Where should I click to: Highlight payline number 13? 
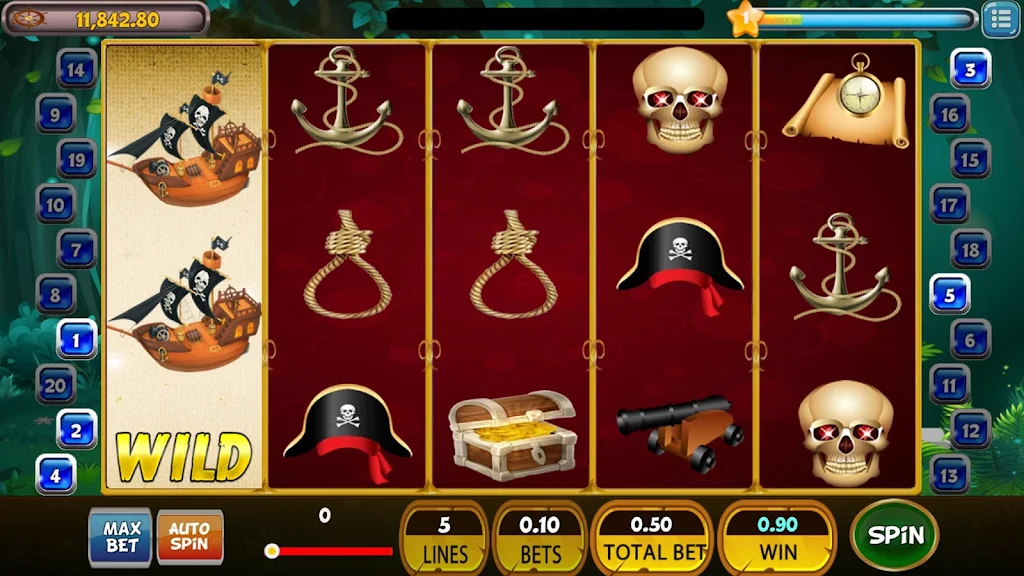point(949,474)
